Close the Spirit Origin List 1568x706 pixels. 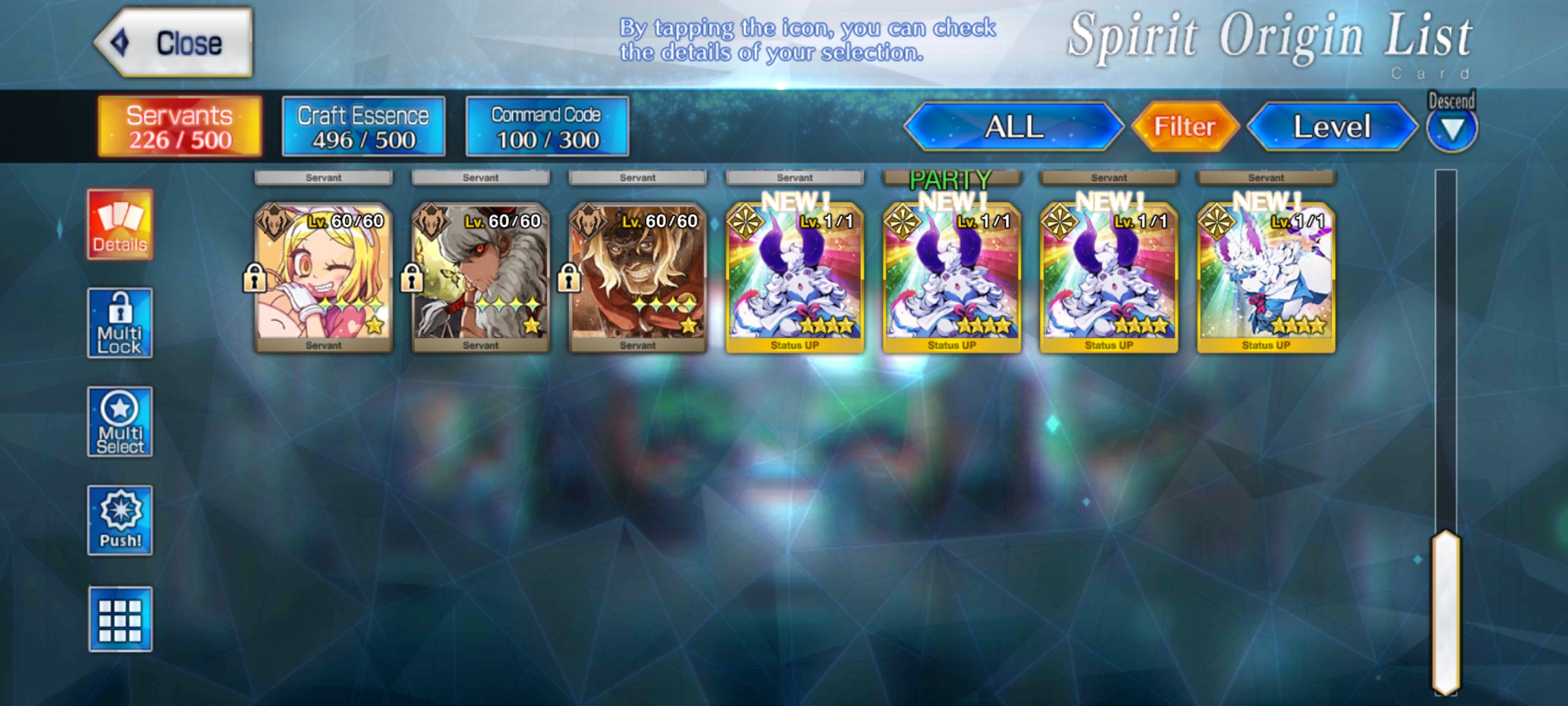pos(174,43)
